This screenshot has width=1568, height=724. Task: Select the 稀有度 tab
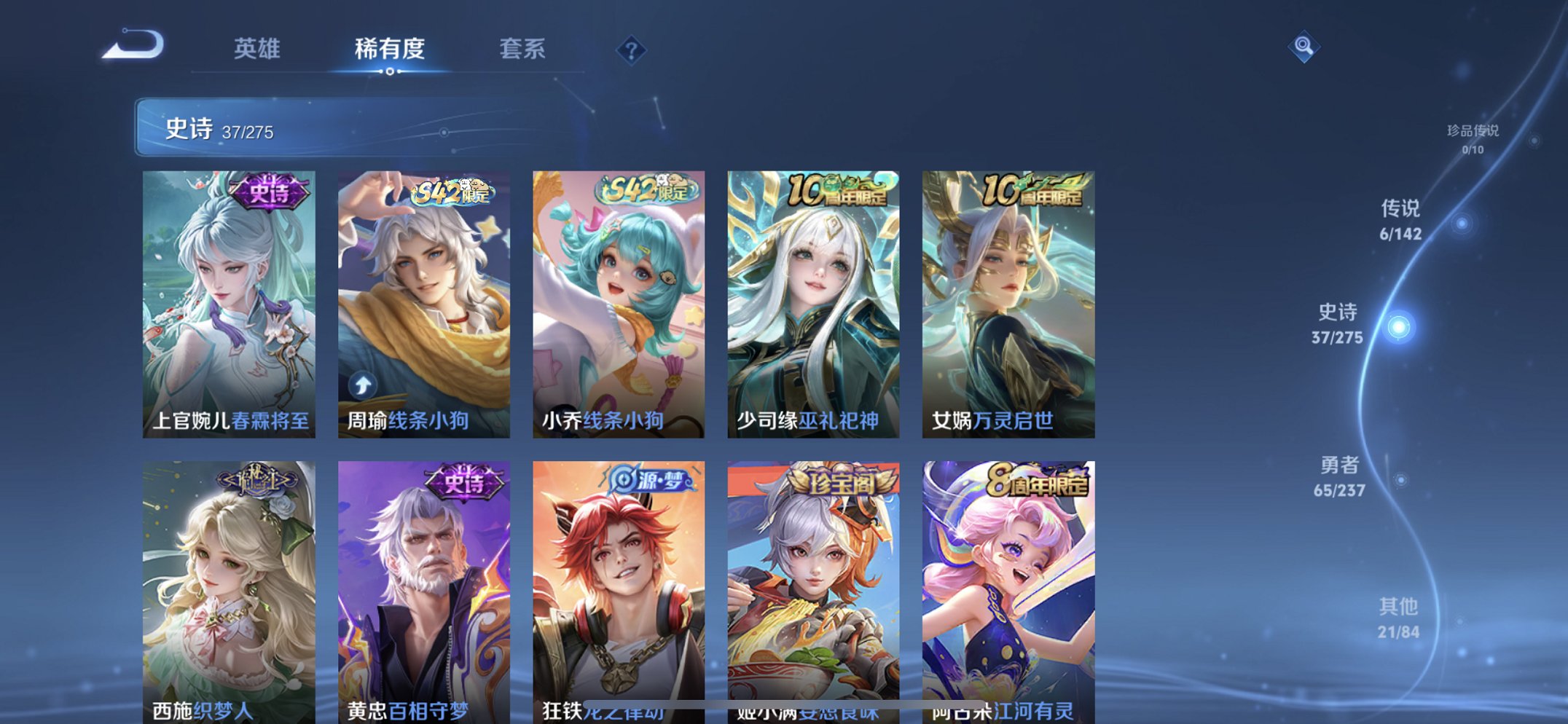point(390,46)
